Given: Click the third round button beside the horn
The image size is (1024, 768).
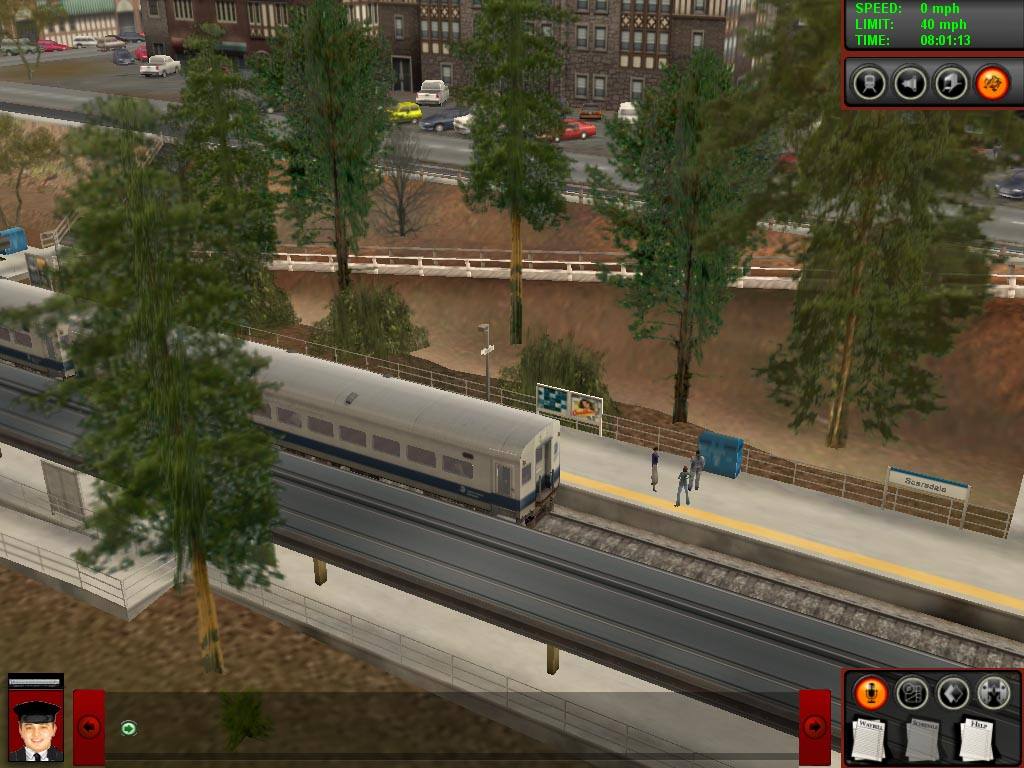Looking at the screenshot, I should coord(951,83).
